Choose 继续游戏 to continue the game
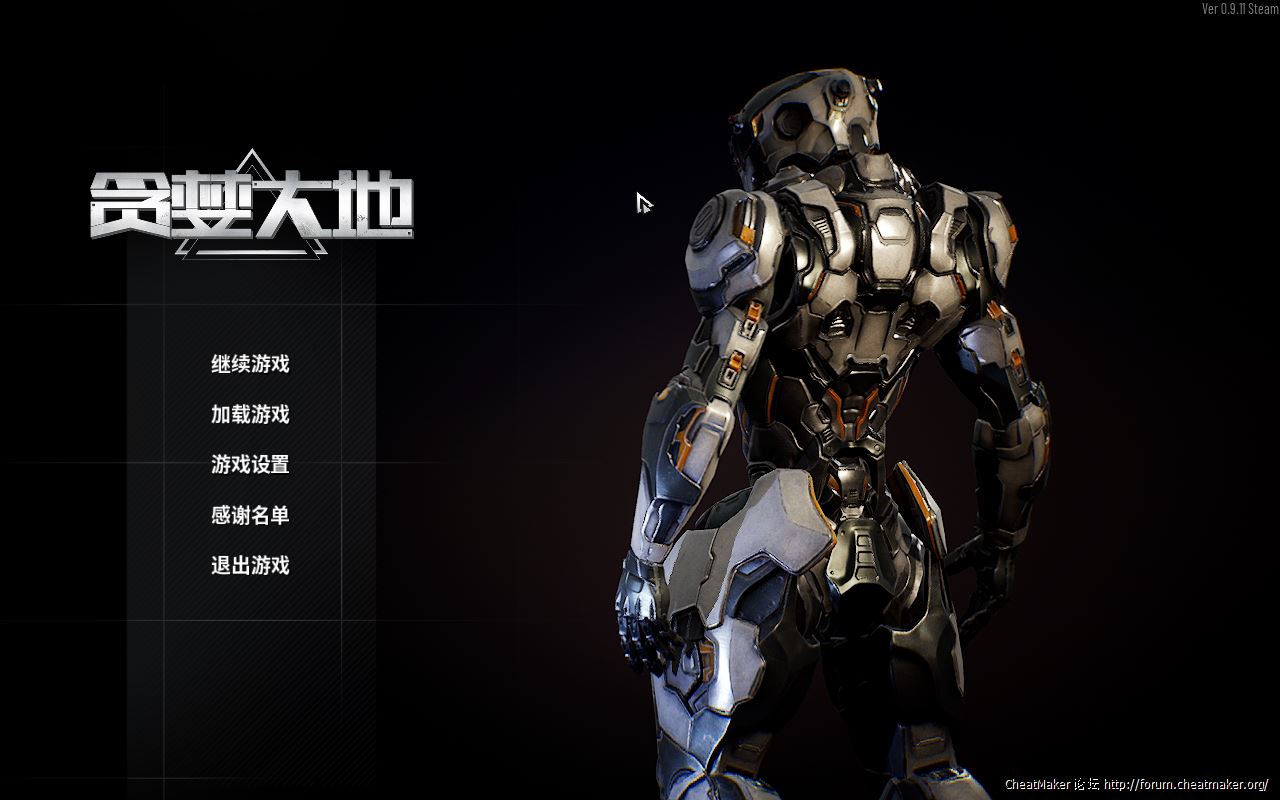The width and height of the screenshot is (1280, 800). pyautogui.click(x=250, y=364)
